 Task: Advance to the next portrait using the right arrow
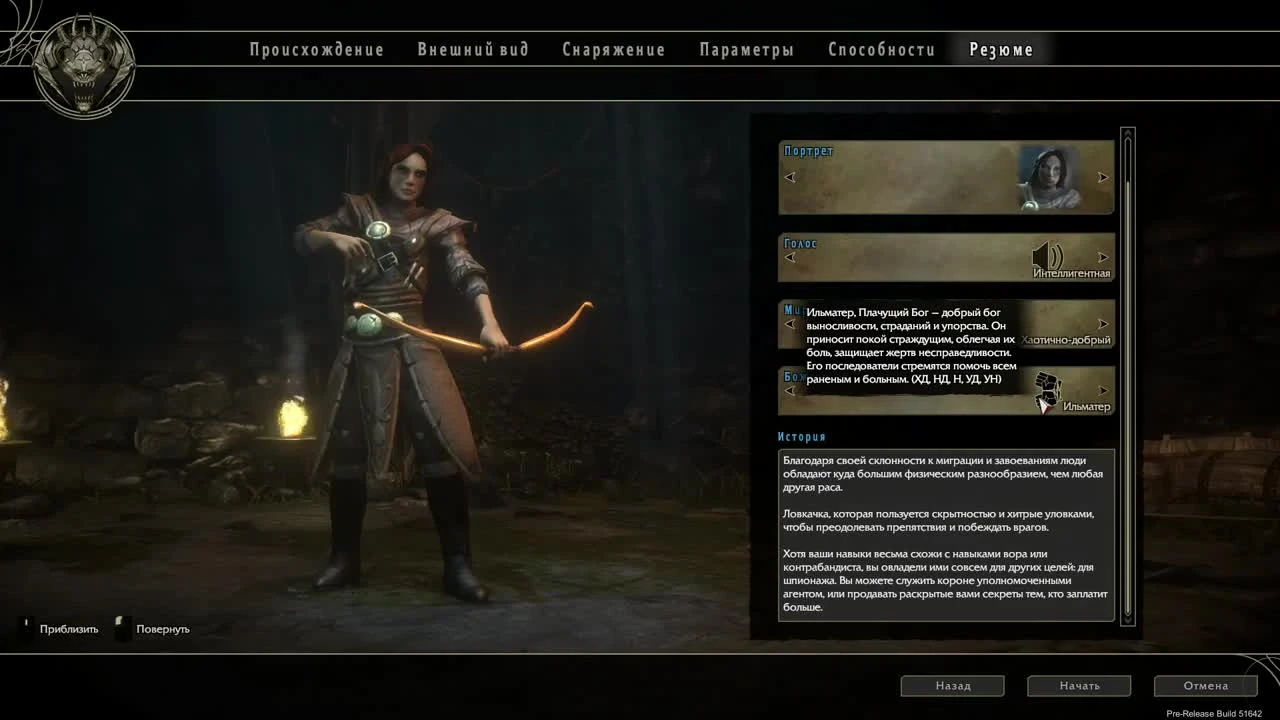[1103, 177]
